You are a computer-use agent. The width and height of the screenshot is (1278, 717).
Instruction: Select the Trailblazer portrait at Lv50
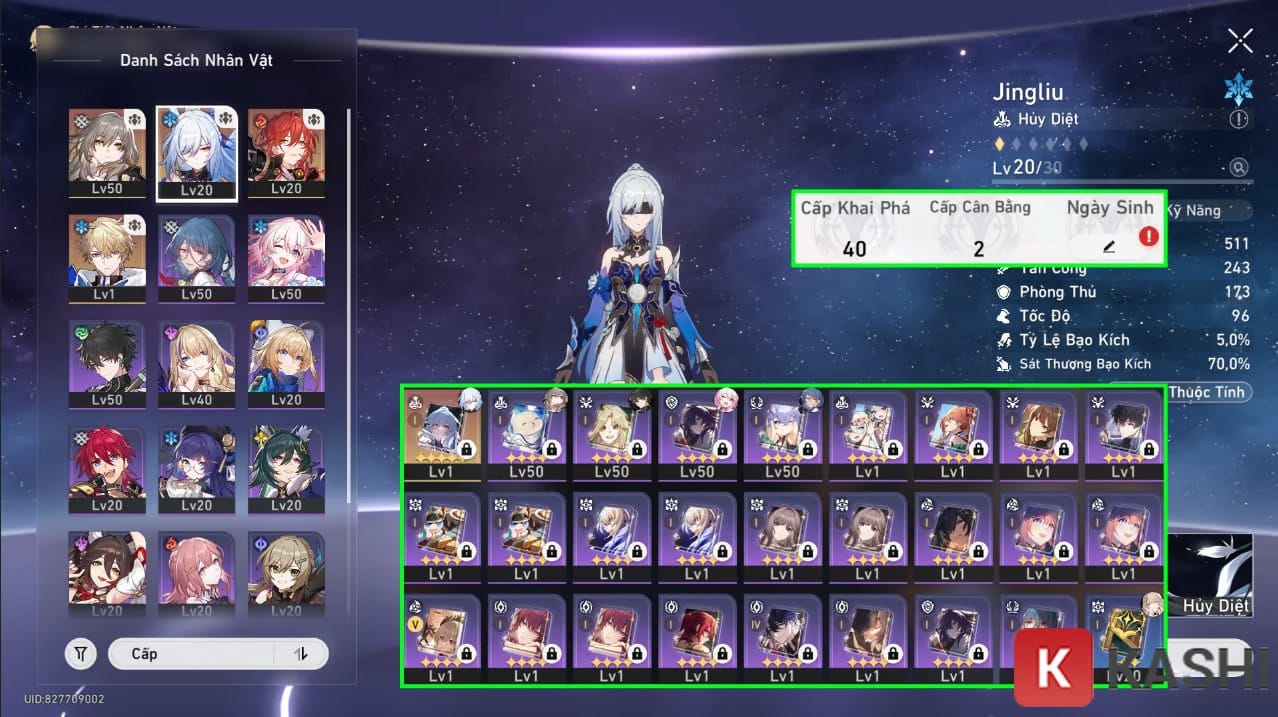(x=104, y=152)
